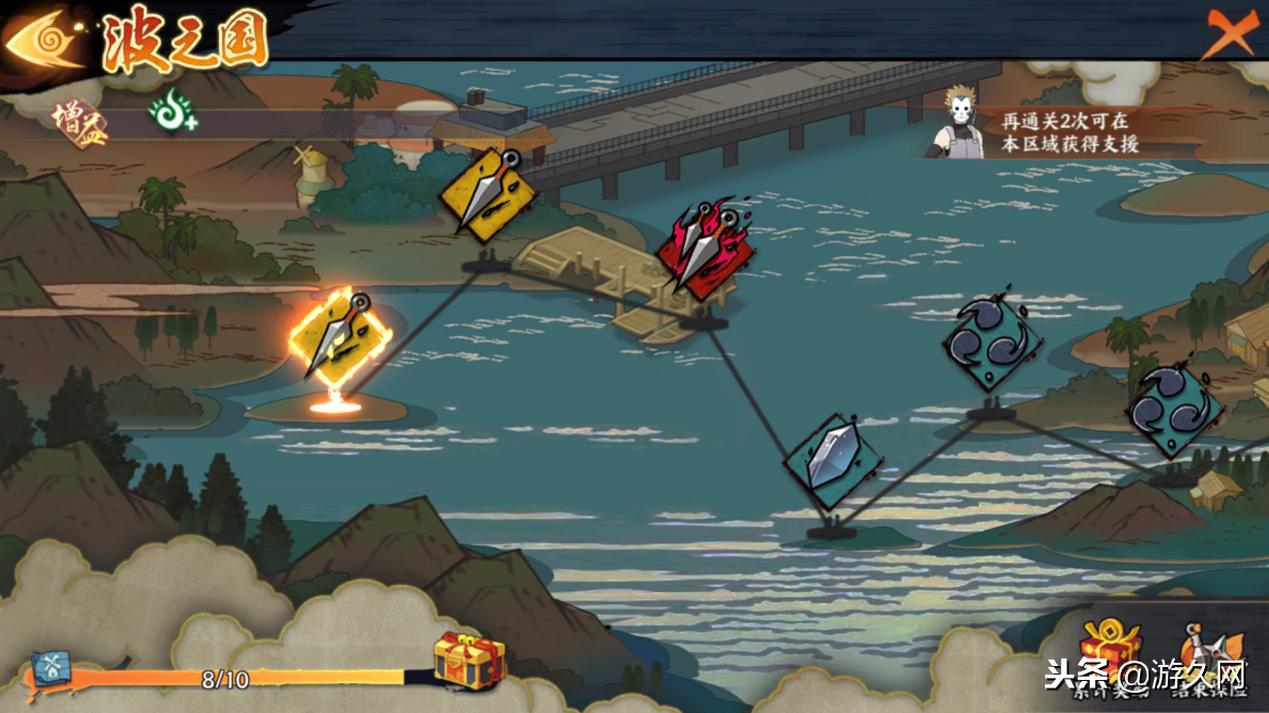View the masked ninja support info
The width and height of the screenshot is (1269, 713).
click(x=957, y=122)
